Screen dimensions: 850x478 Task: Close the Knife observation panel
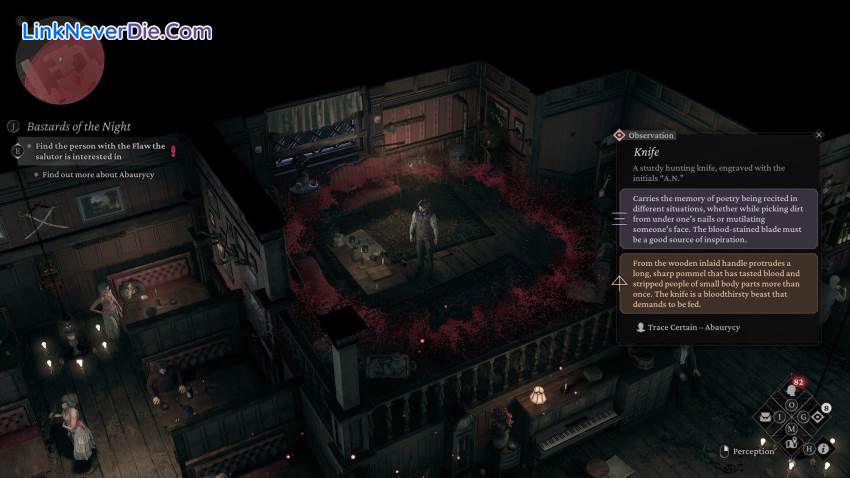pos(819,135)
